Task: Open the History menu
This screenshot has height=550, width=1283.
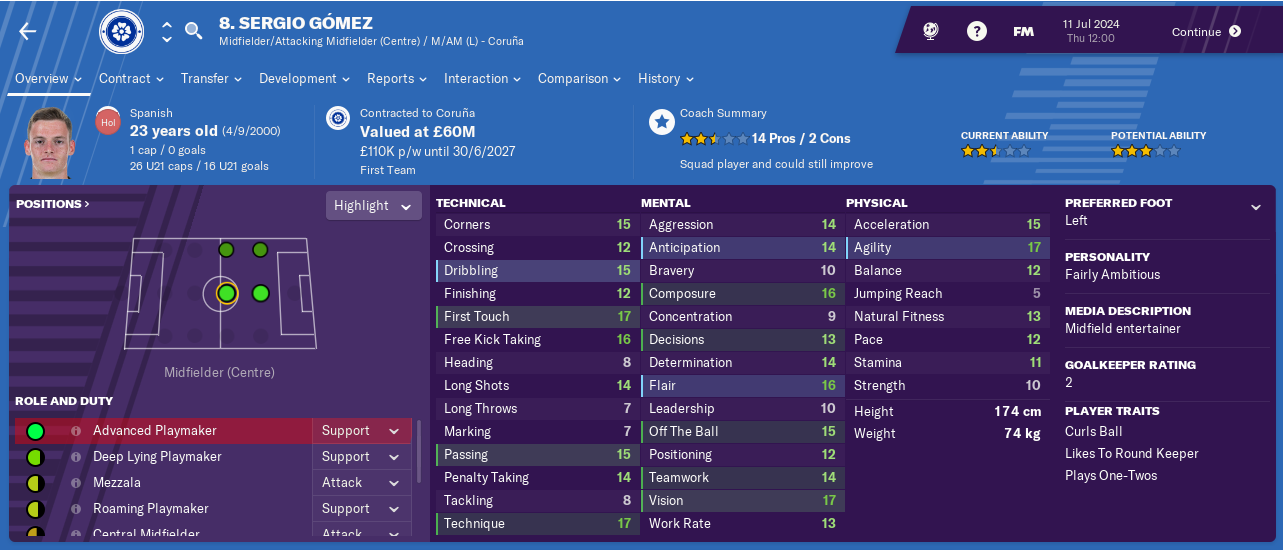Action: 665,78
